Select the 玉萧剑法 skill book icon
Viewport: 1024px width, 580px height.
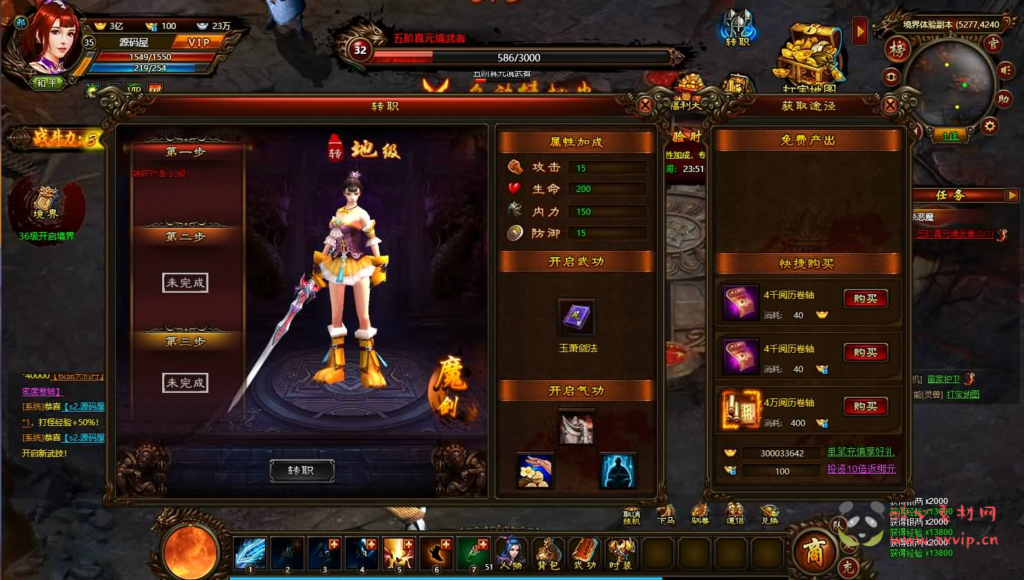(x=575, y=317)
